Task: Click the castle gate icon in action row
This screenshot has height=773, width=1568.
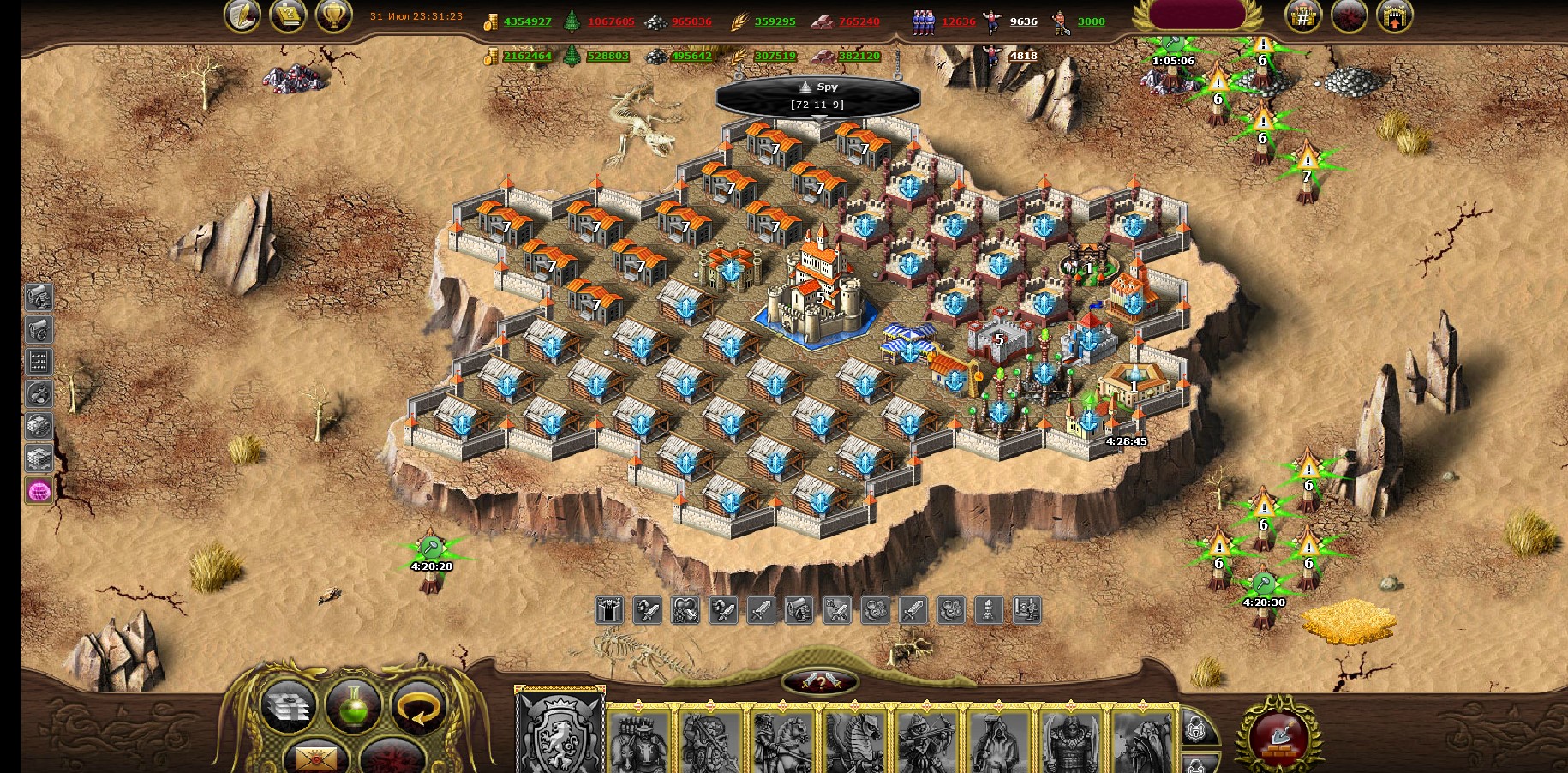Action: tap(608, 610)
